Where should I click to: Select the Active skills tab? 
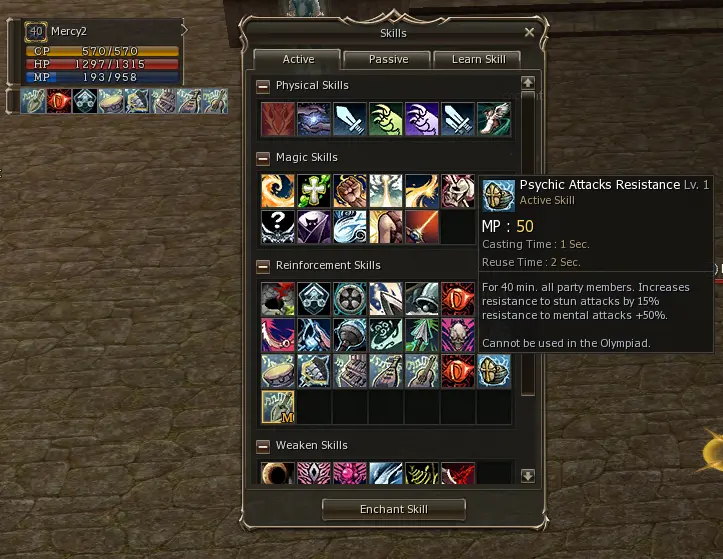[x=298, y=59]
